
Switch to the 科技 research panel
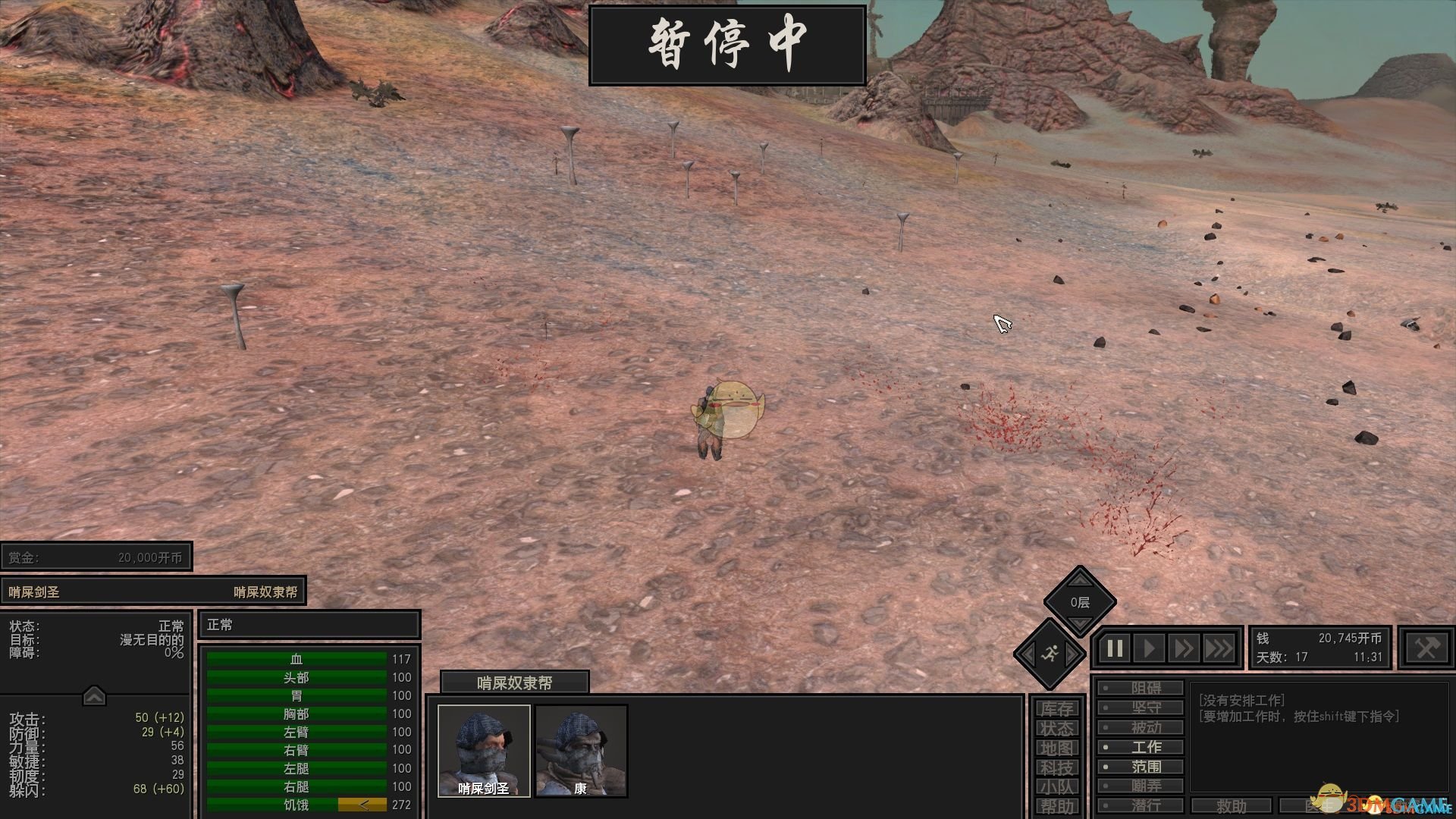coord(1056,767)
